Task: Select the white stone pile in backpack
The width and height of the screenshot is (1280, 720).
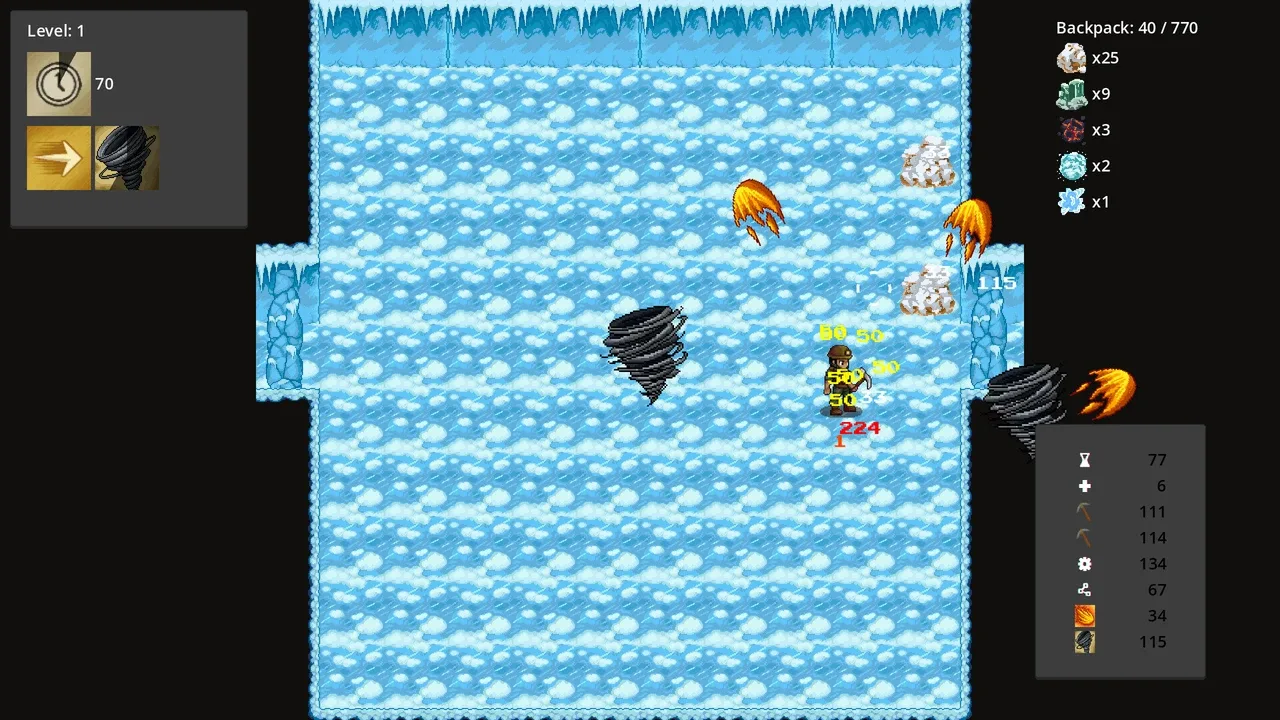Action: click(x=1072, y=59)
